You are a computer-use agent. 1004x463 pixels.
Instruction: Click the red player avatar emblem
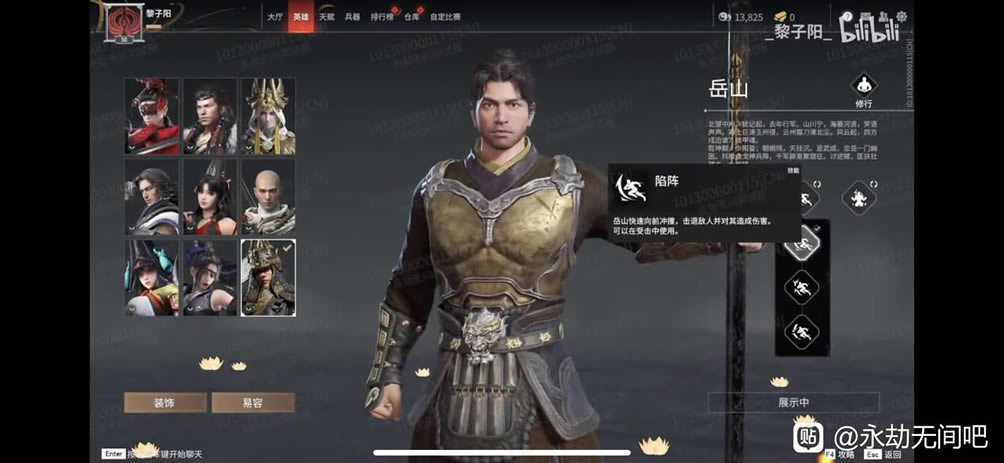tap(125, 21)
